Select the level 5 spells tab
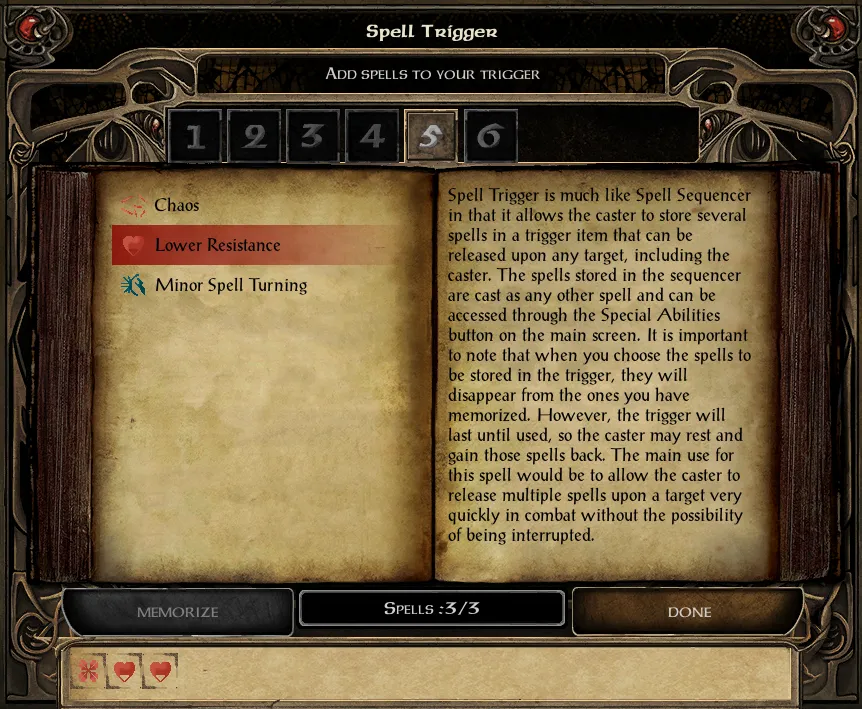The width and height of the screenshot is (862, 709). coord(431,136)
